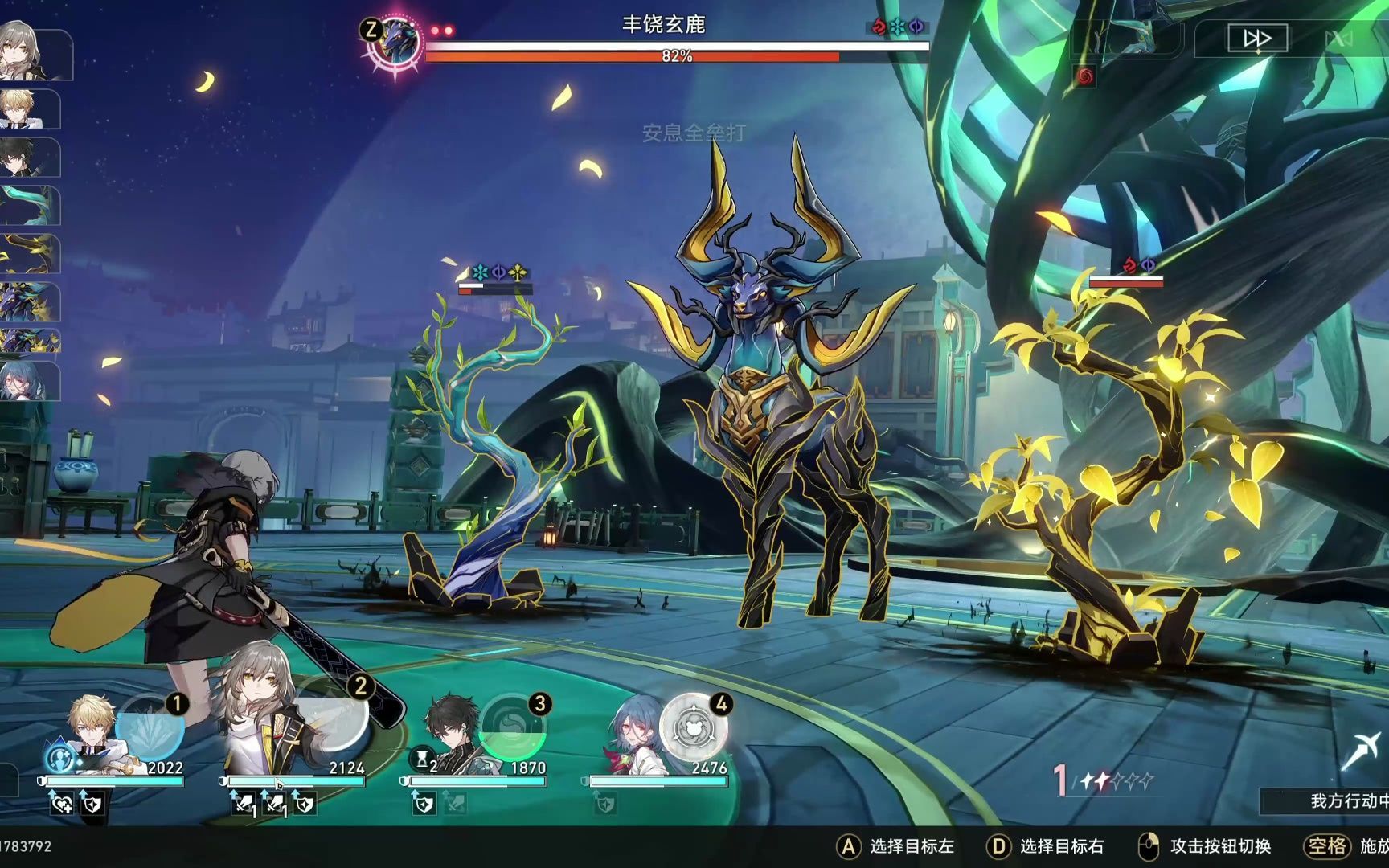The width and height of the screenshot is (1389, 868).
Task: Use the basic attack sword icon
Action: 1362,751
